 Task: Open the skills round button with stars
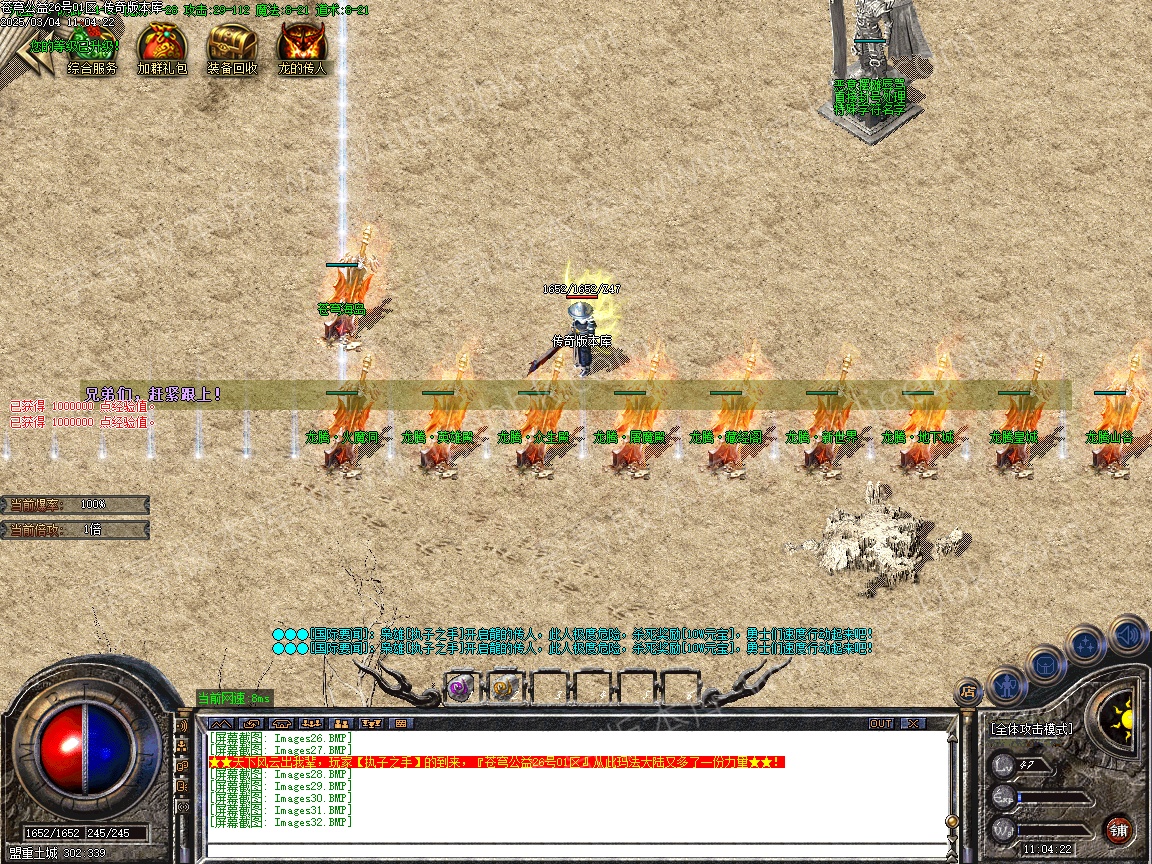click(1085, 645)
